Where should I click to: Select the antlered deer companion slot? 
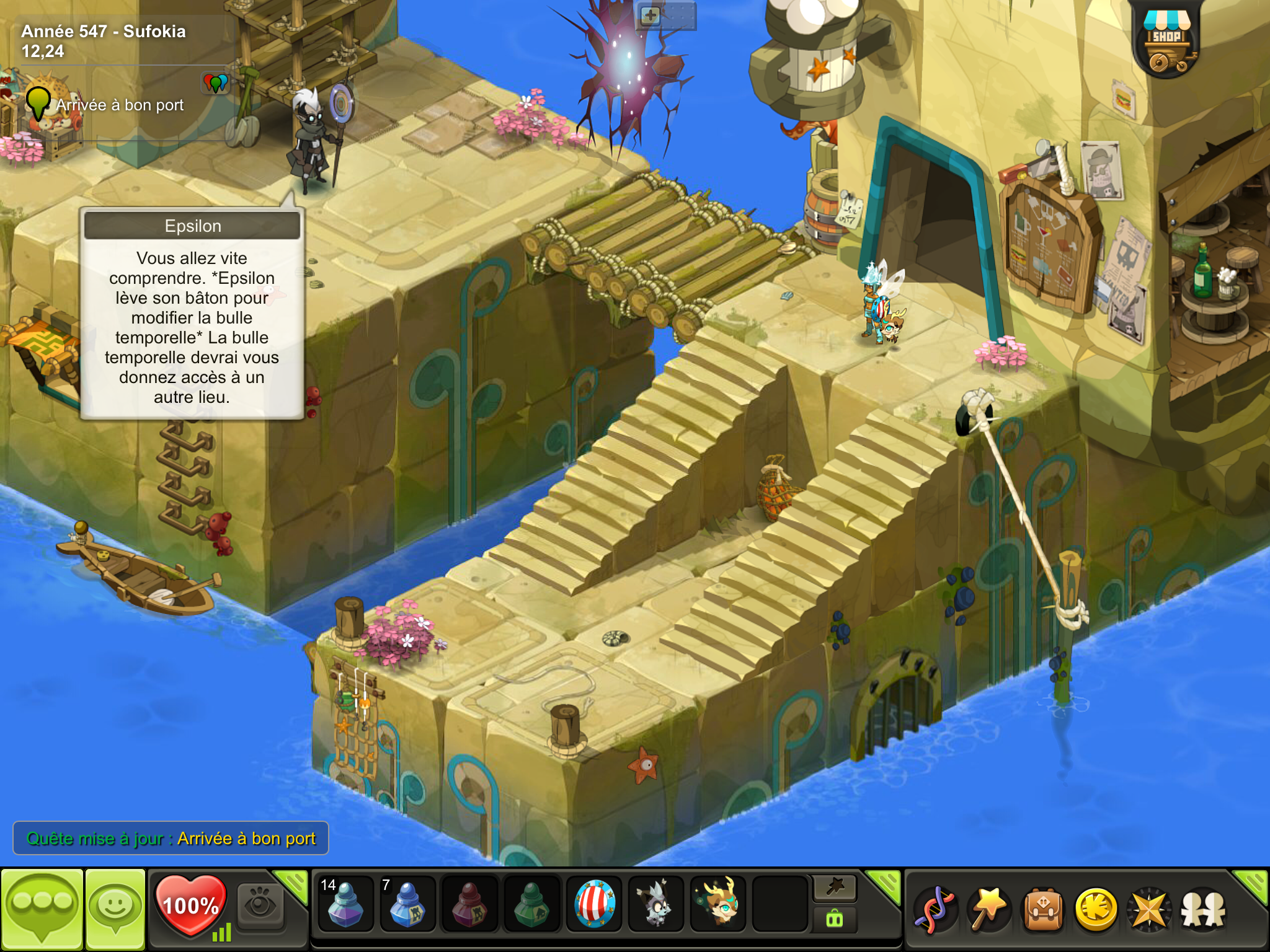pyautogui.click(x=718, y=904)
